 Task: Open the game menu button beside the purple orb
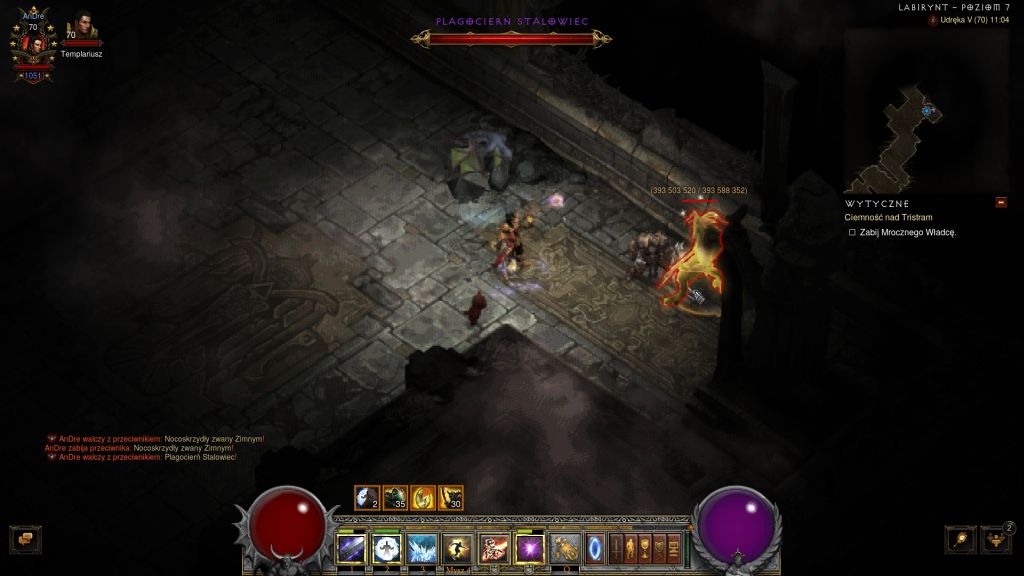(674, 548)
